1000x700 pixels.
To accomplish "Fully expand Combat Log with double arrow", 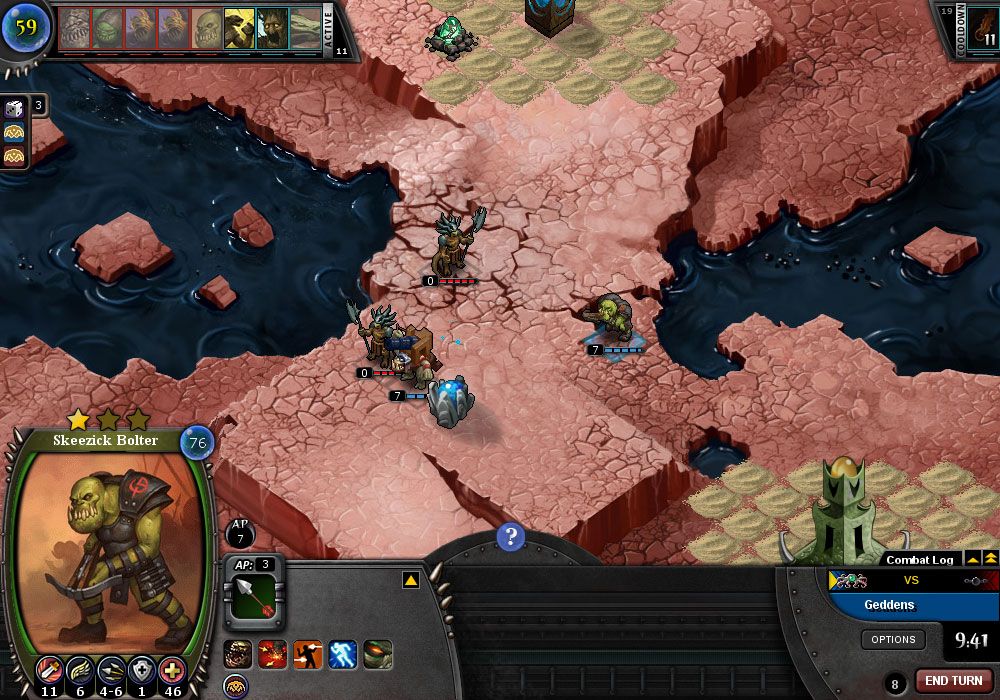I will pyautogui.click(x=990, y=559).
